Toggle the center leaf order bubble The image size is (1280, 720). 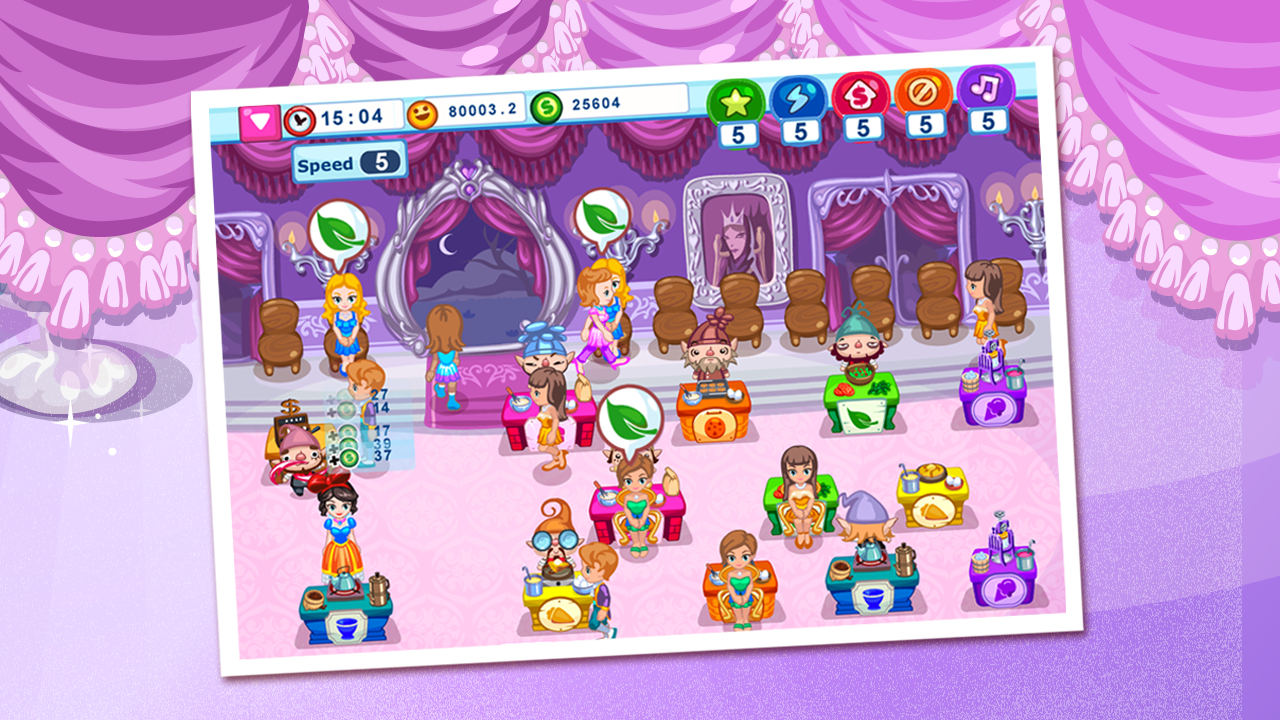(629, 417)
